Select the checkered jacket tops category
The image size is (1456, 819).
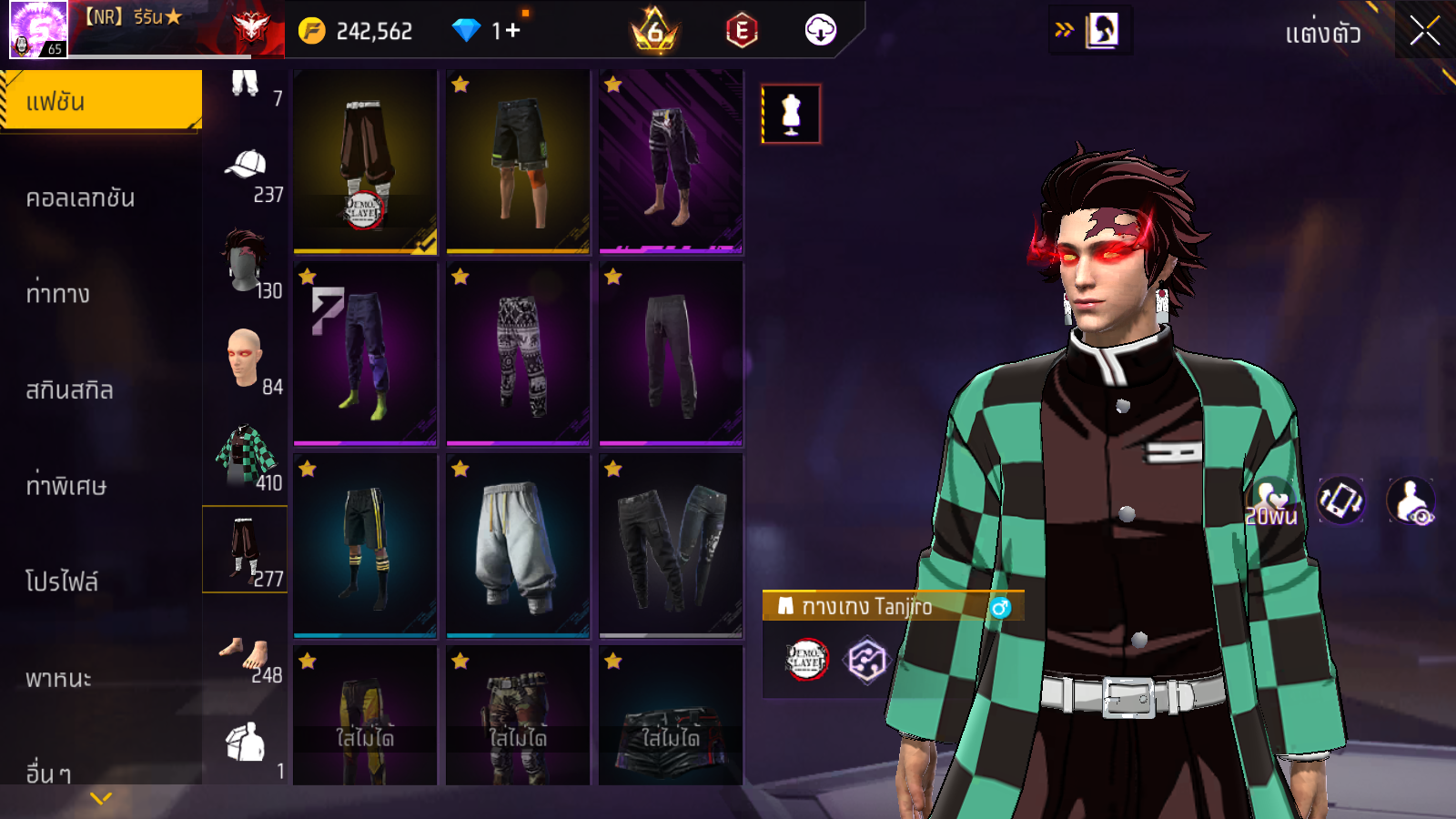tap(245, 454)
